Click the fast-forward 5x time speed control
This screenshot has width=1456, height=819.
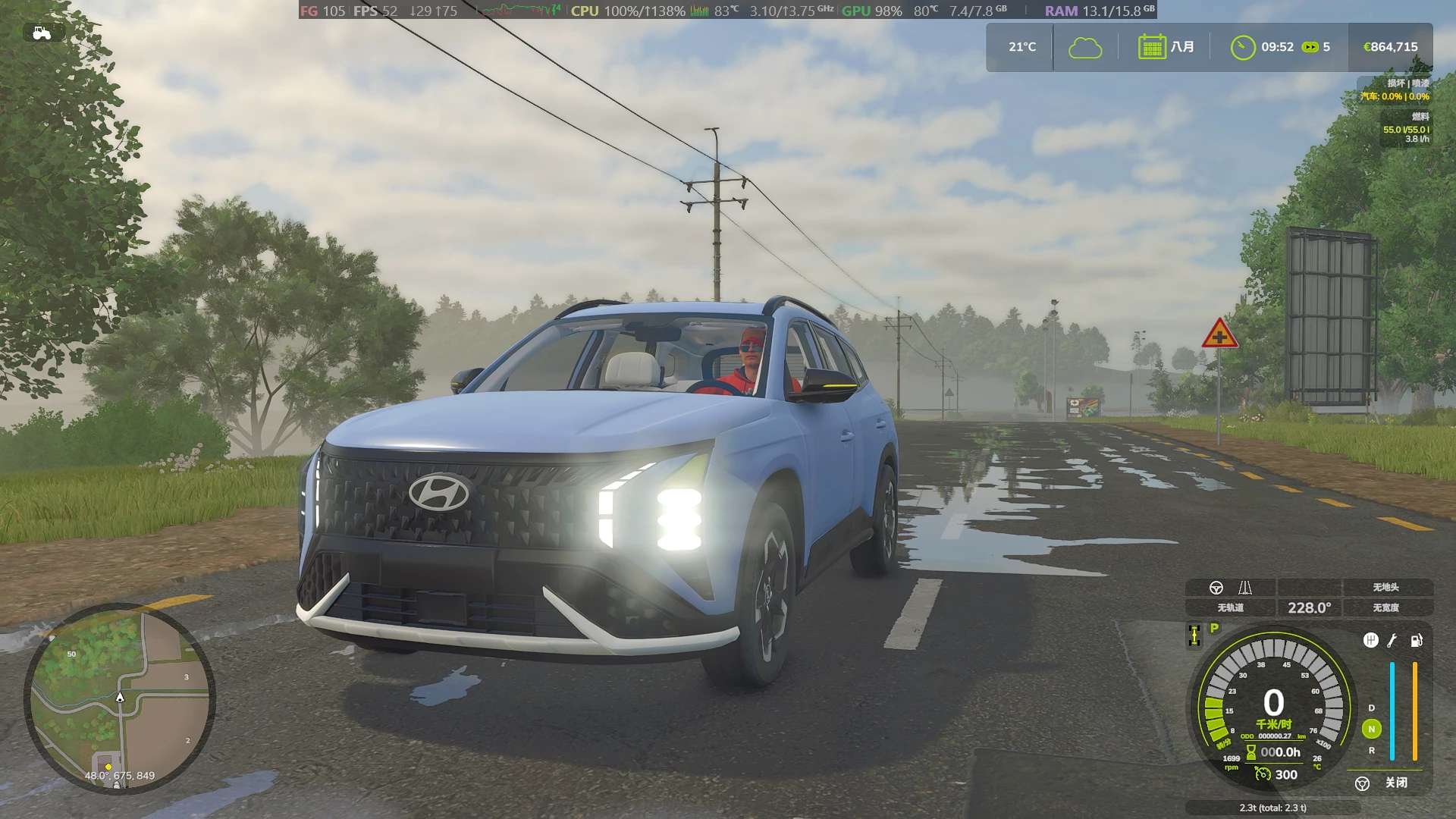coord(1310,46)
